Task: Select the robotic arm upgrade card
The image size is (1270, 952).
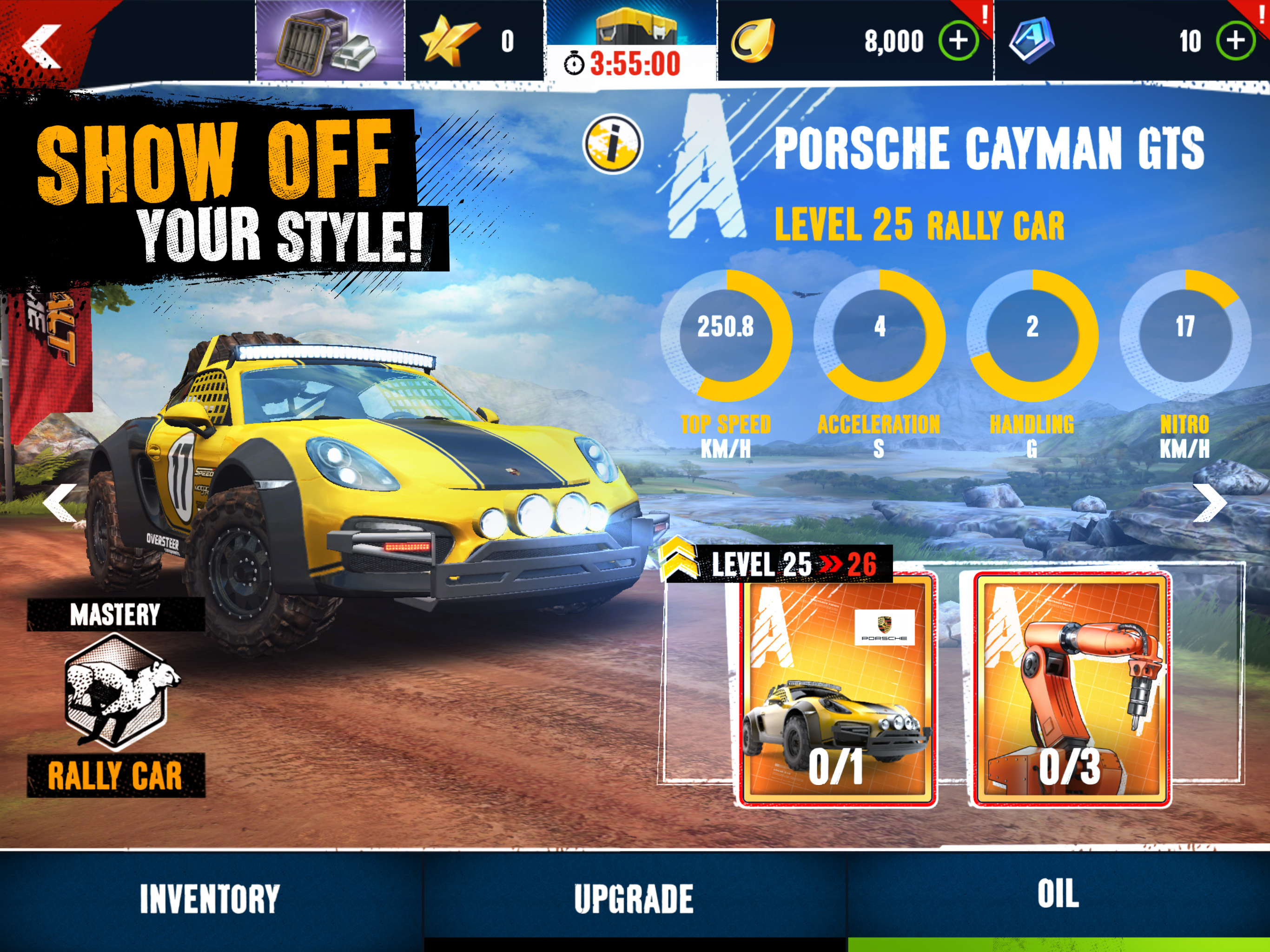Action: [1072, 689]
